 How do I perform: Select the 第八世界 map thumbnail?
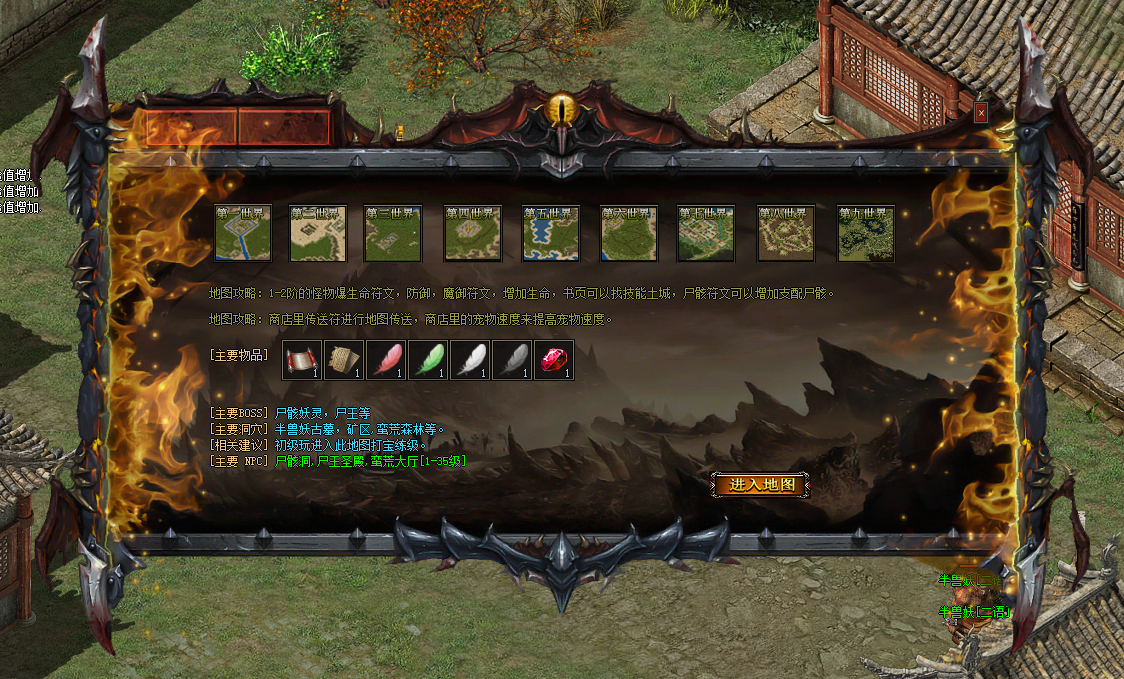[x=786, y=233]
